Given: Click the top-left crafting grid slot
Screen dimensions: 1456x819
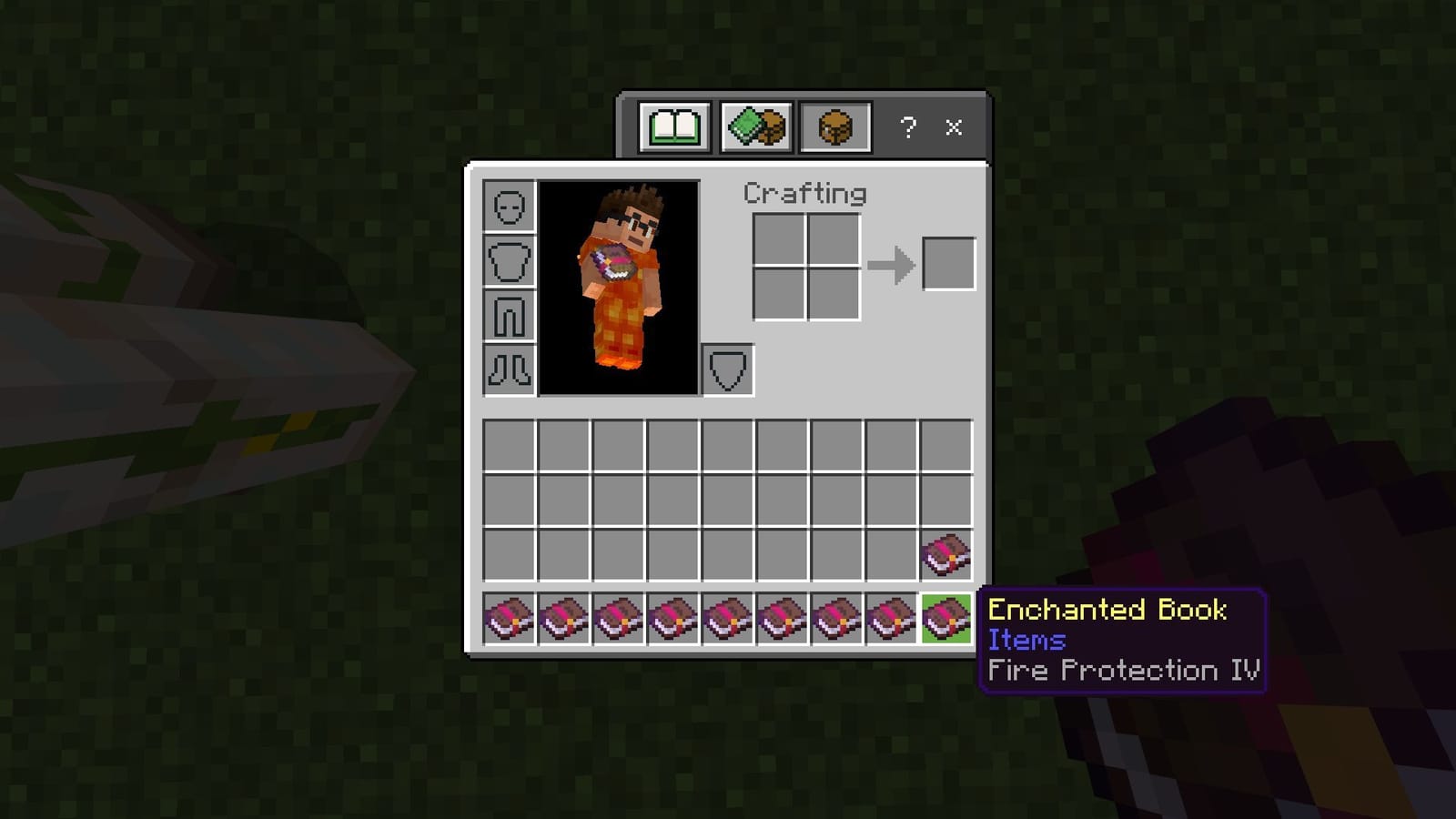Looking at the screenshot, I should point(778,238).
